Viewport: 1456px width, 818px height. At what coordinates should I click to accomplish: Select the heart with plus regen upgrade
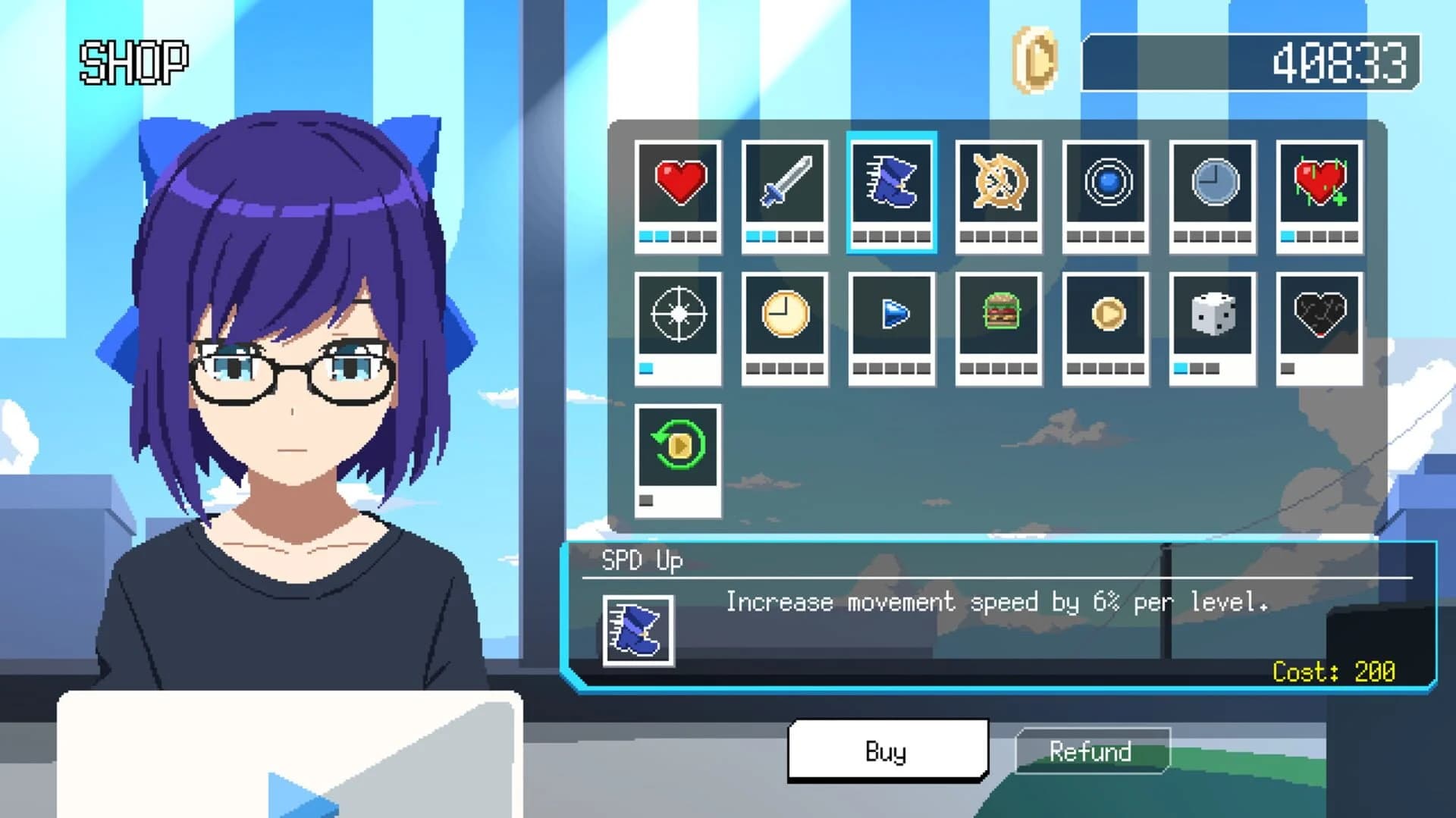point(1319,186)
